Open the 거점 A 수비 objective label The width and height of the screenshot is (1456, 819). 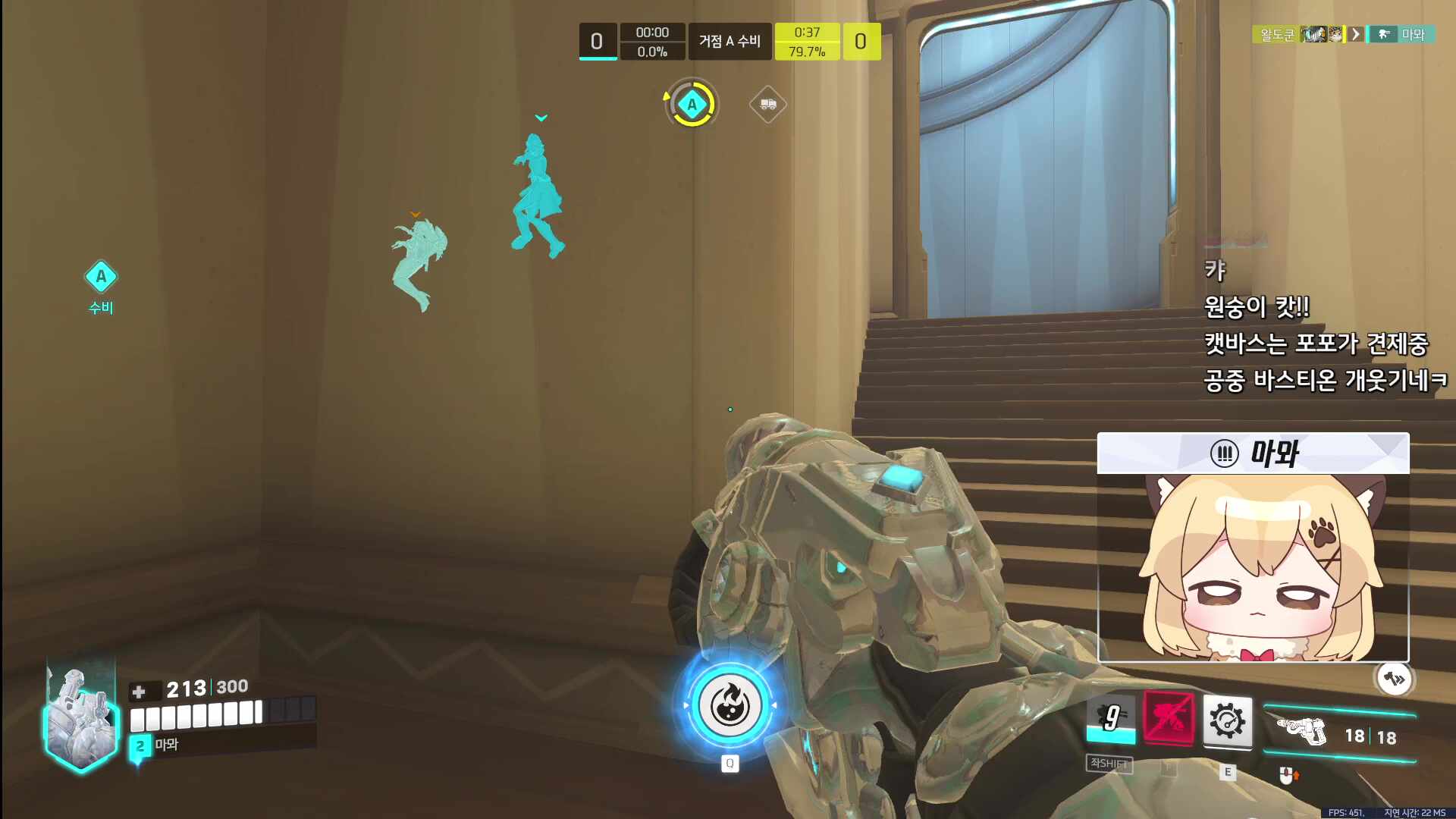(x=730, y=41)
